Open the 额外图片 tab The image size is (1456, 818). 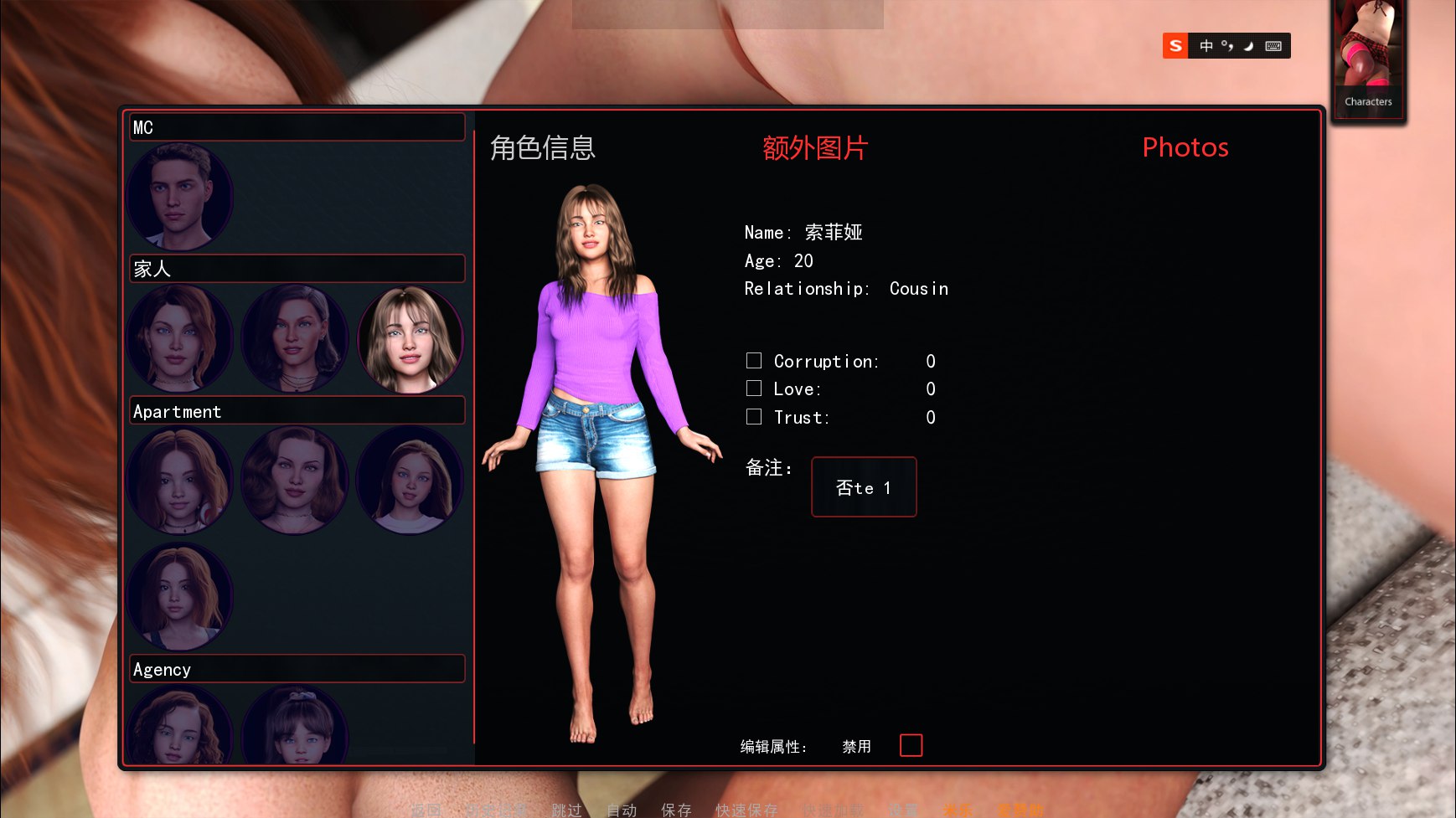click(814, 148)
